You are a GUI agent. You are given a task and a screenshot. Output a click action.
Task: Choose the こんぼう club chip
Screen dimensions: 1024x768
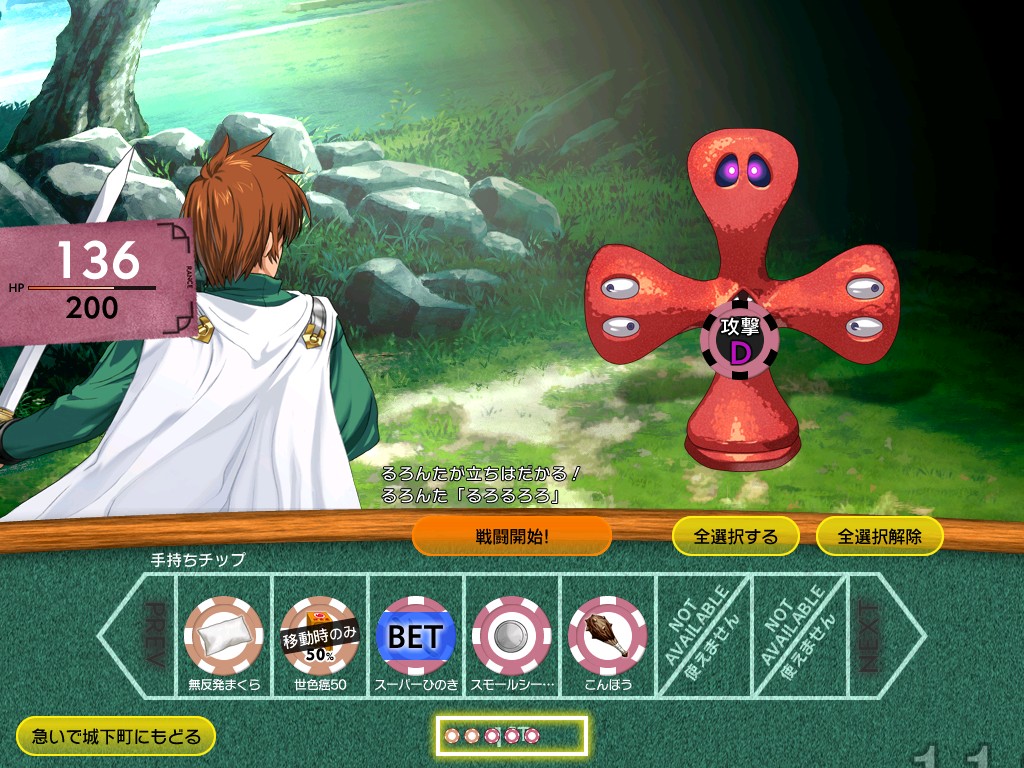click(x=607, y=635)
